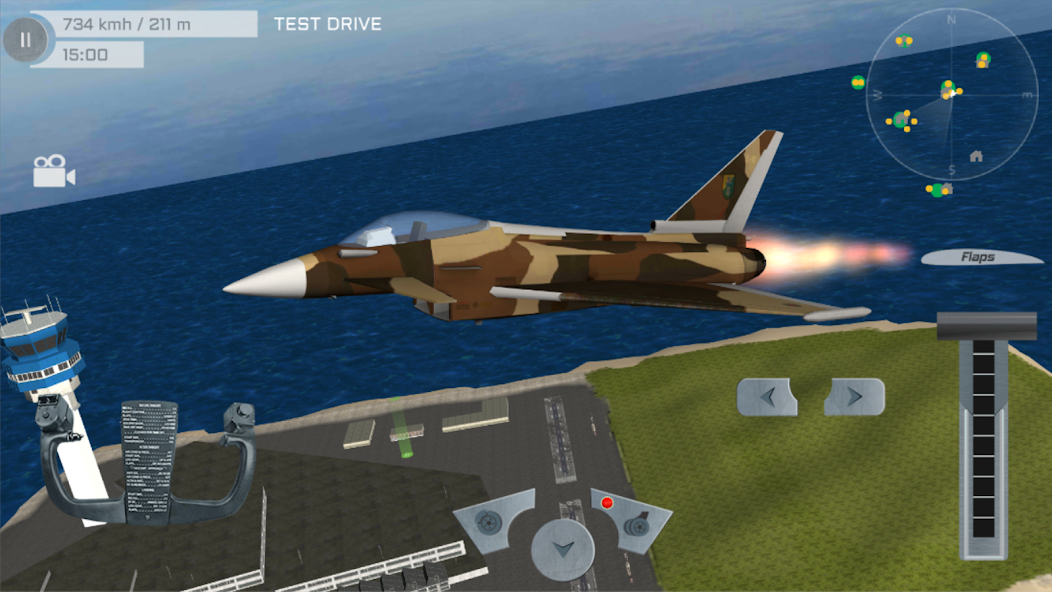
Task: Select the home marker on the radar
Action: pyautogui.click(x=976, y=156)
